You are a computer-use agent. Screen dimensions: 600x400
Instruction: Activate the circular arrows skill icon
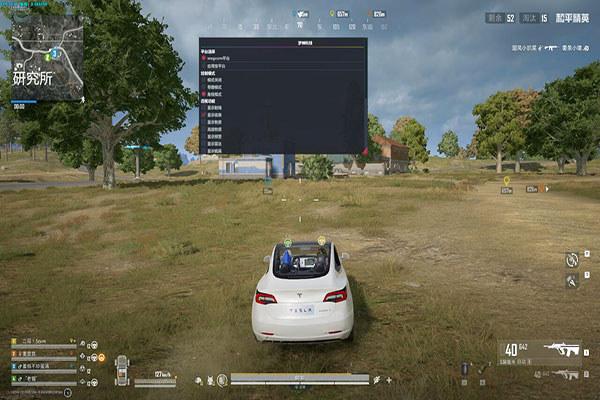tap(571, 259)
